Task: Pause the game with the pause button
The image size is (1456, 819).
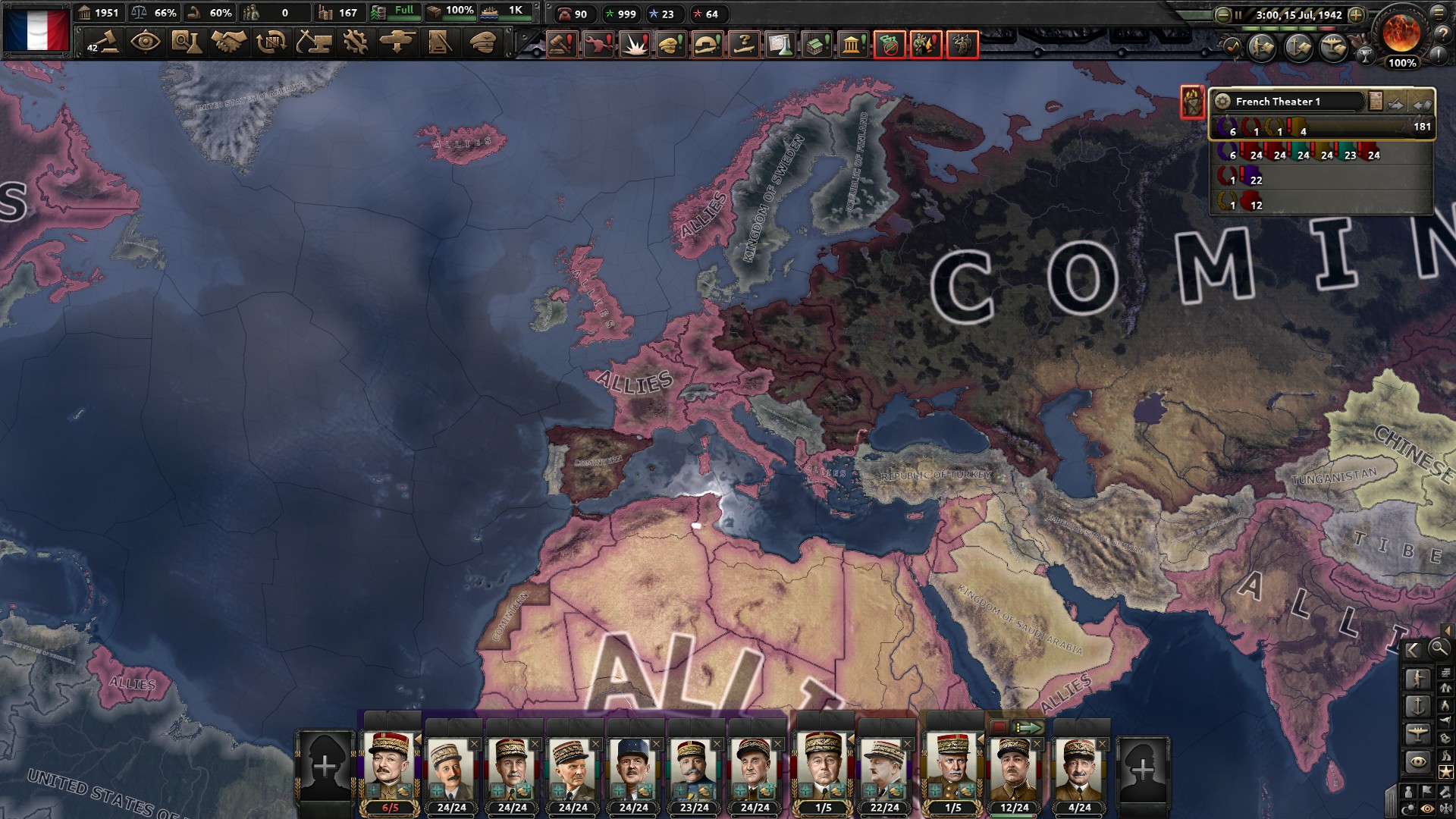Action: pos(1238,14)
